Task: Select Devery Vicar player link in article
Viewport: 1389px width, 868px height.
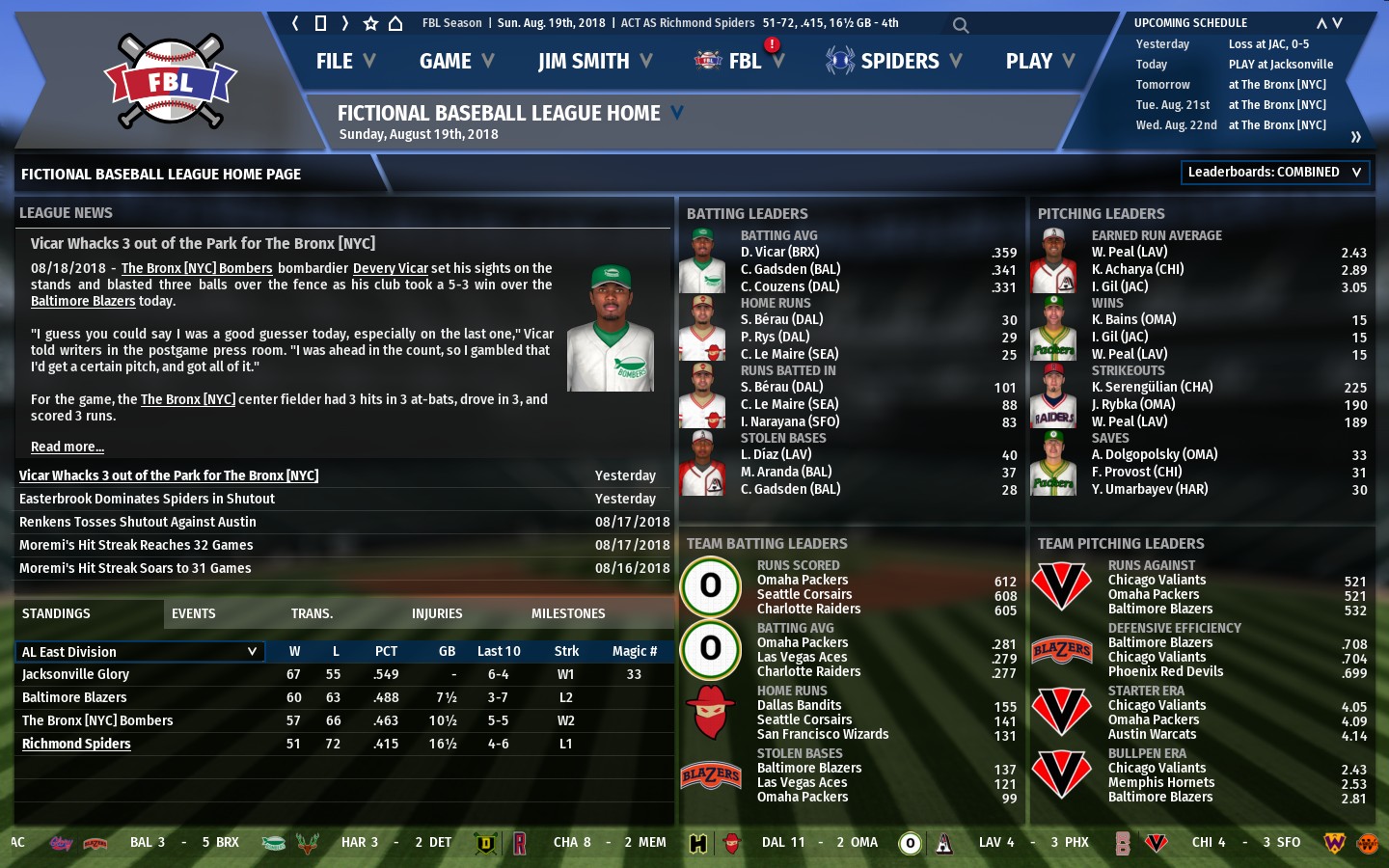Action: click(390, 268)
